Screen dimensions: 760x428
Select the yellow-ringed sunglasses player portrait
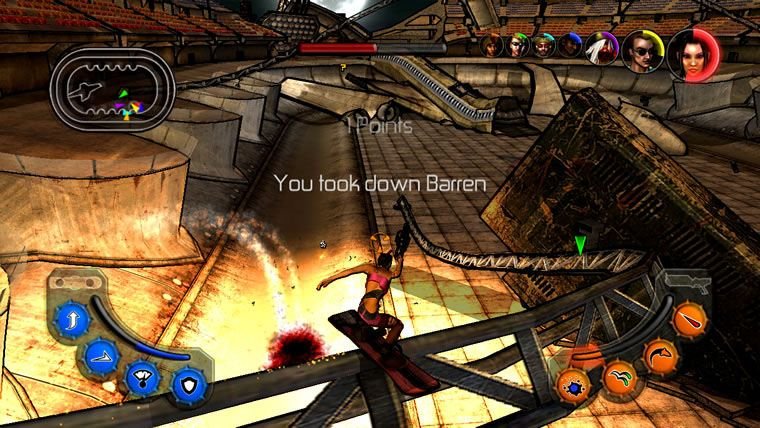click(642, 49)
